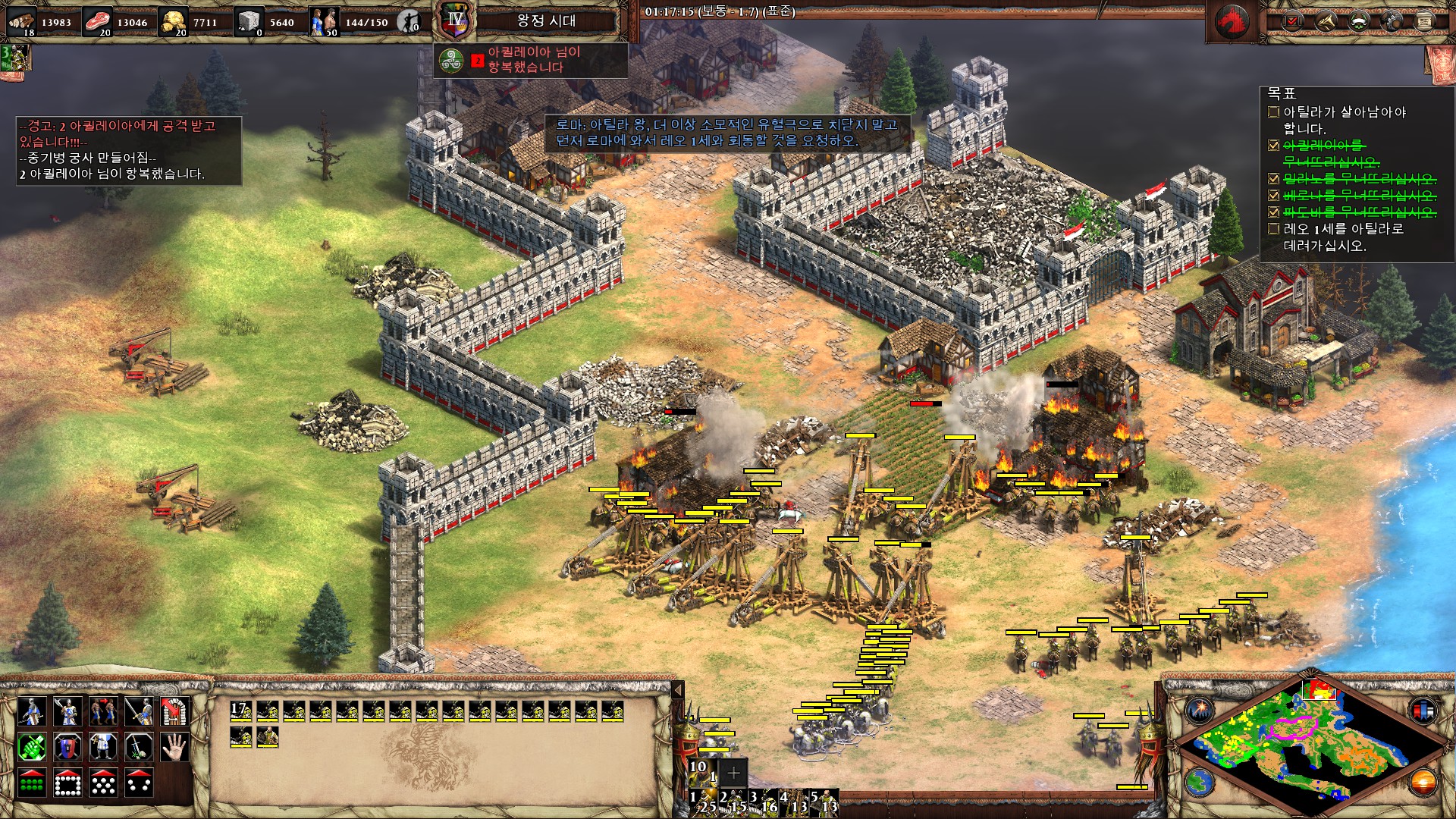Select control group 1 with 25 units
The width and height of the screenshot is (1456, 819).
point(702,802)
